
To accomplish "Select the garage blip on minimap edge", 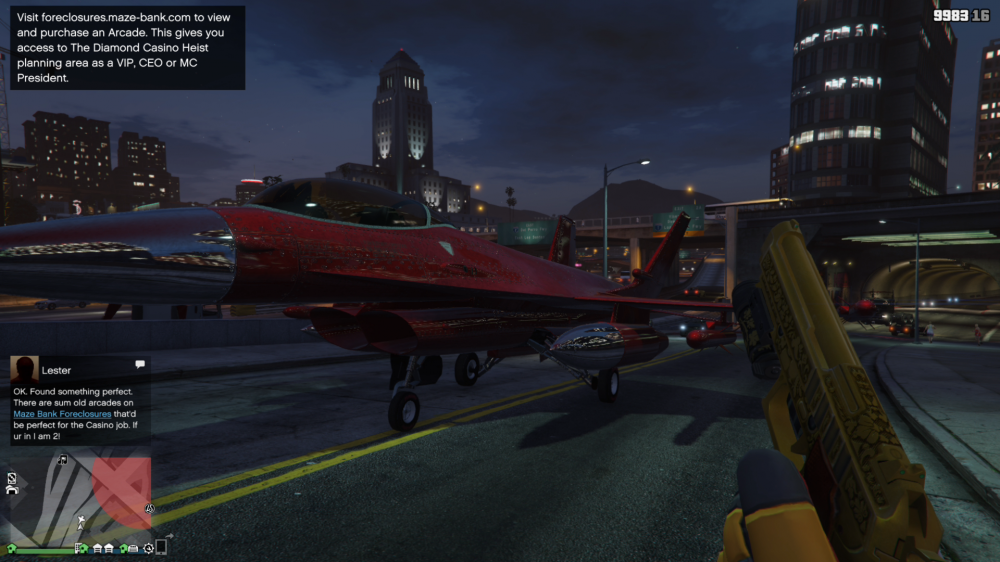I will [x=12, y=489].
